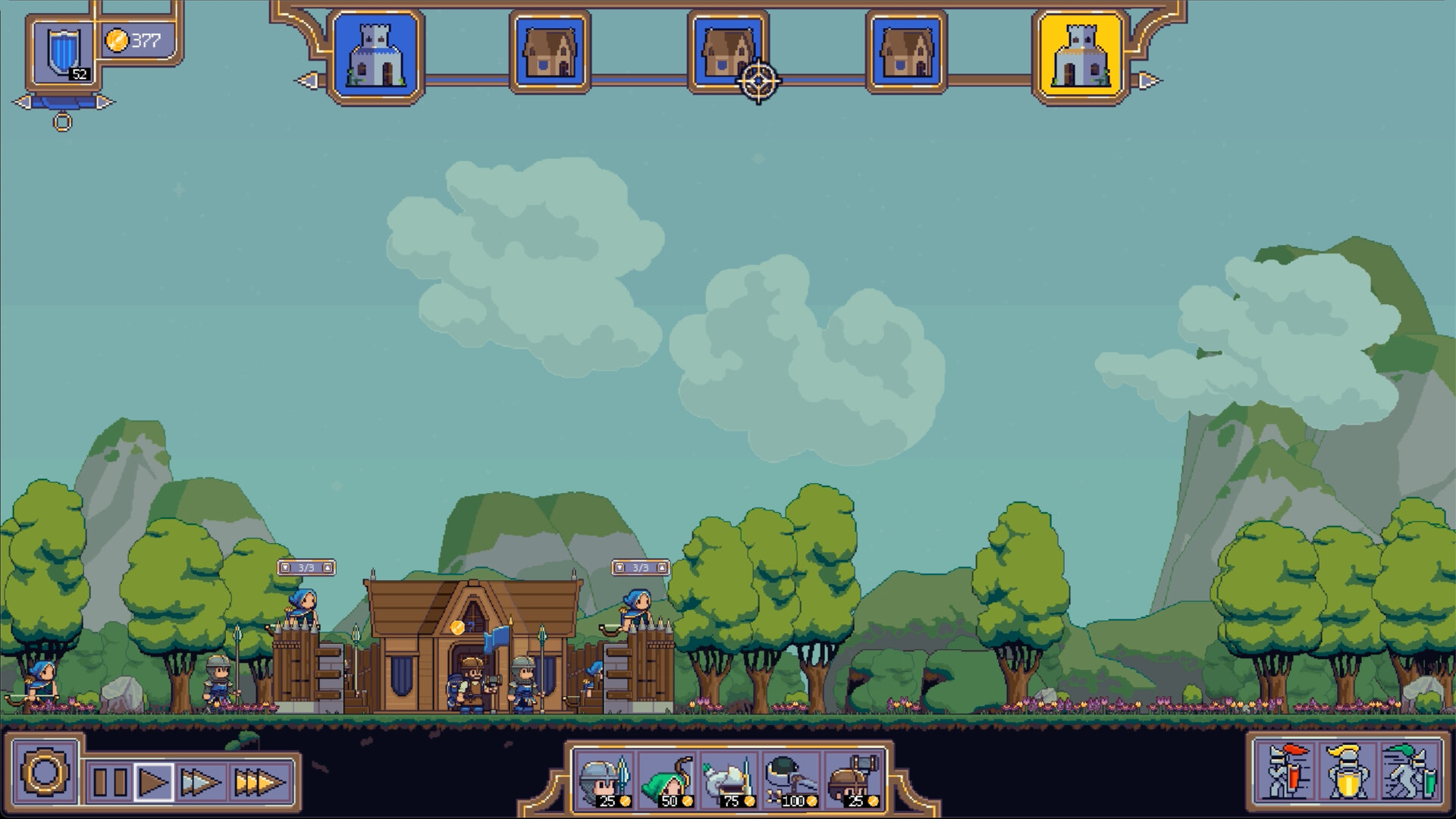Click the right wall's 3/3 garrison counter
The image size is (1456, 819).
(x=641, y=566)
